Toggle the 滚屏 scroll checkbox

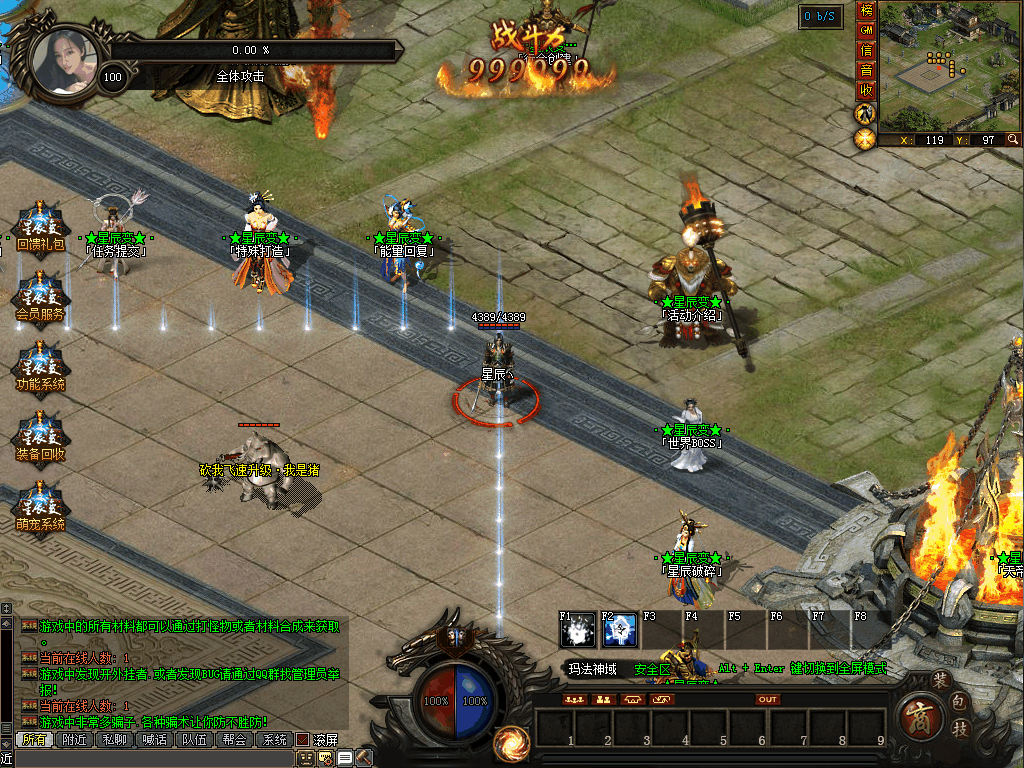point(302,740)
